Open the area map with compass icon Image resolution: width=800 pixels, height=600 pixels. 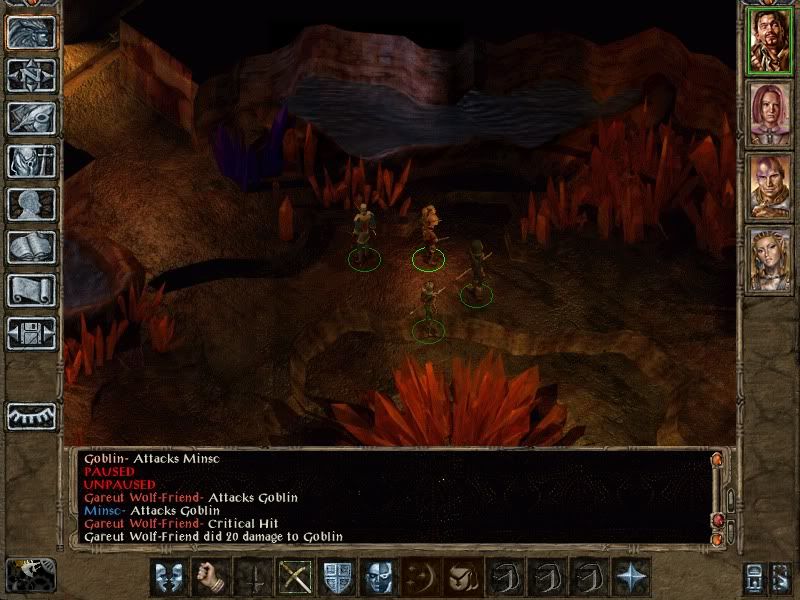click(x=31, y=75)
